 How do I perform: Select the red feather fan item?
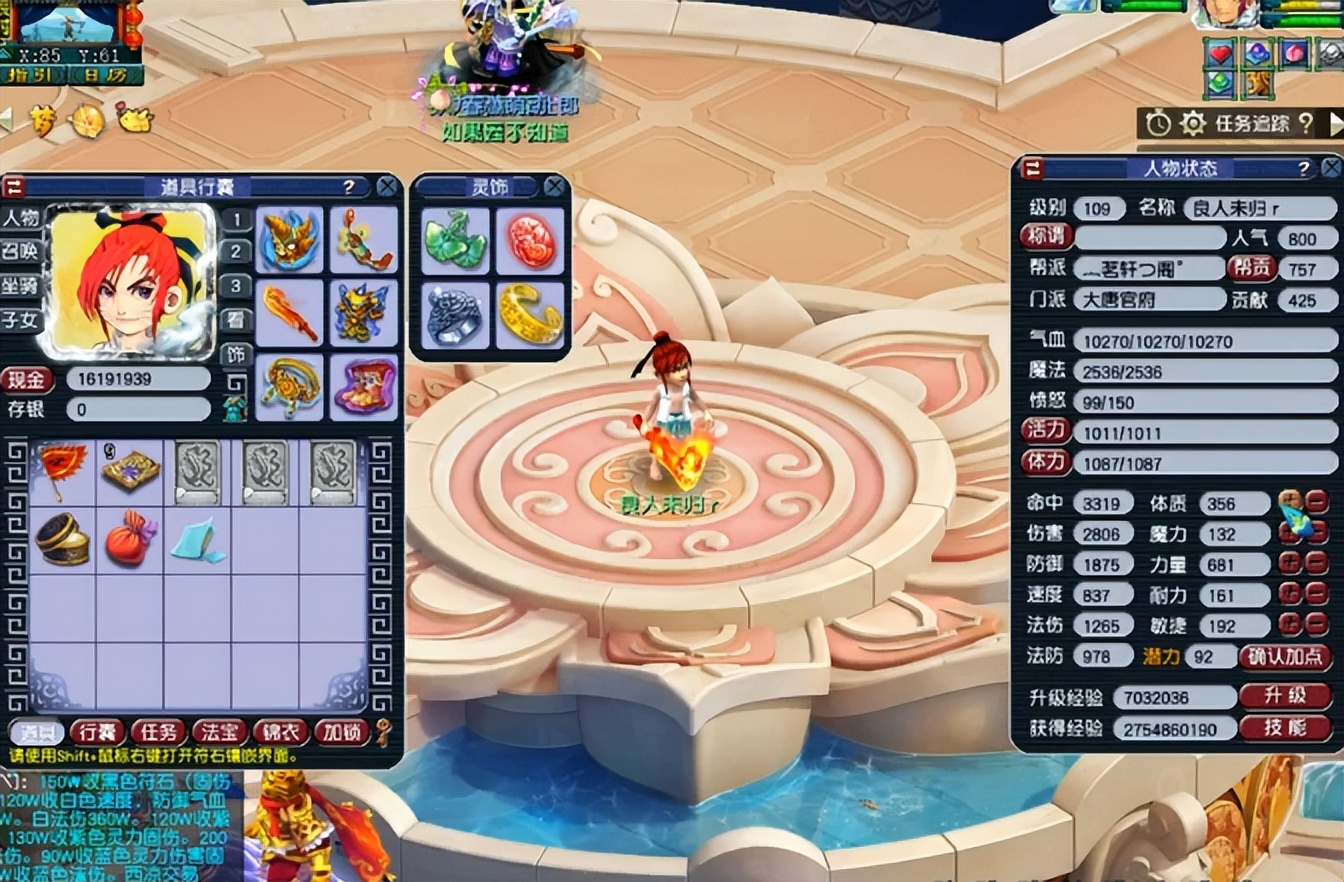[x=62, y=470]
